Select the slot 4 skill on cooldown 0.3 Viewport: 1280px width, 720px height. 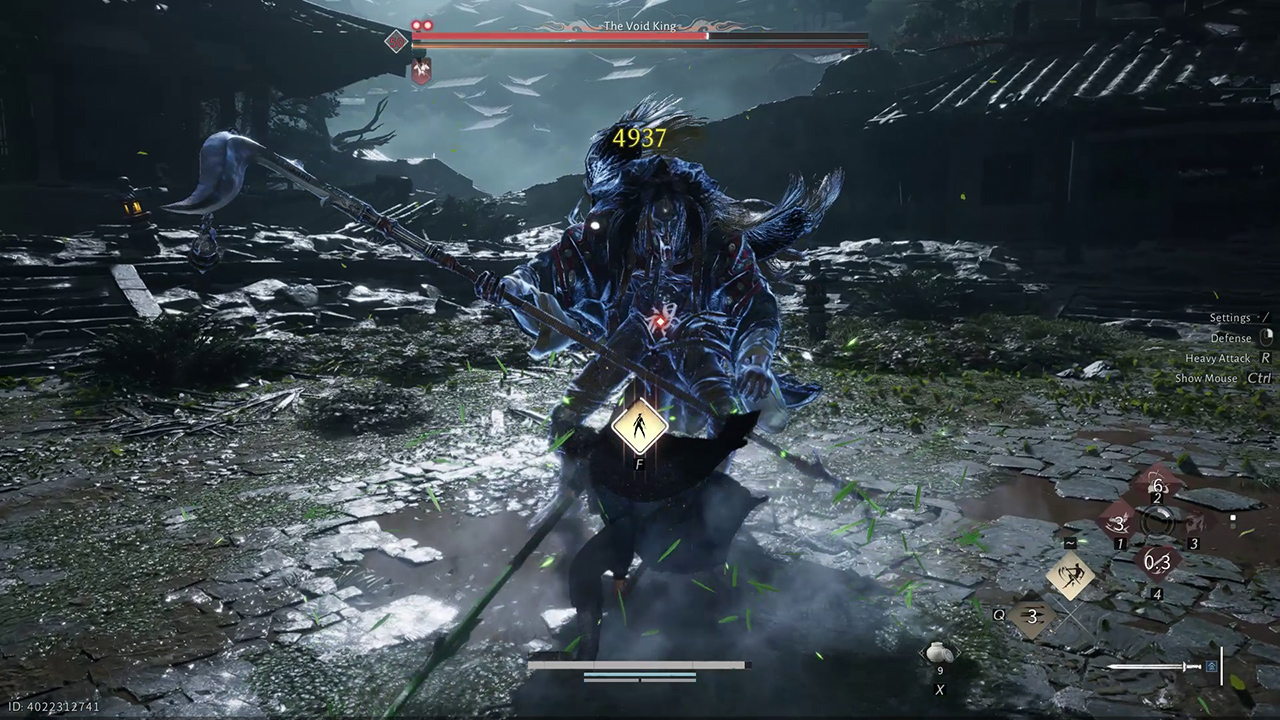point(1157,563)
